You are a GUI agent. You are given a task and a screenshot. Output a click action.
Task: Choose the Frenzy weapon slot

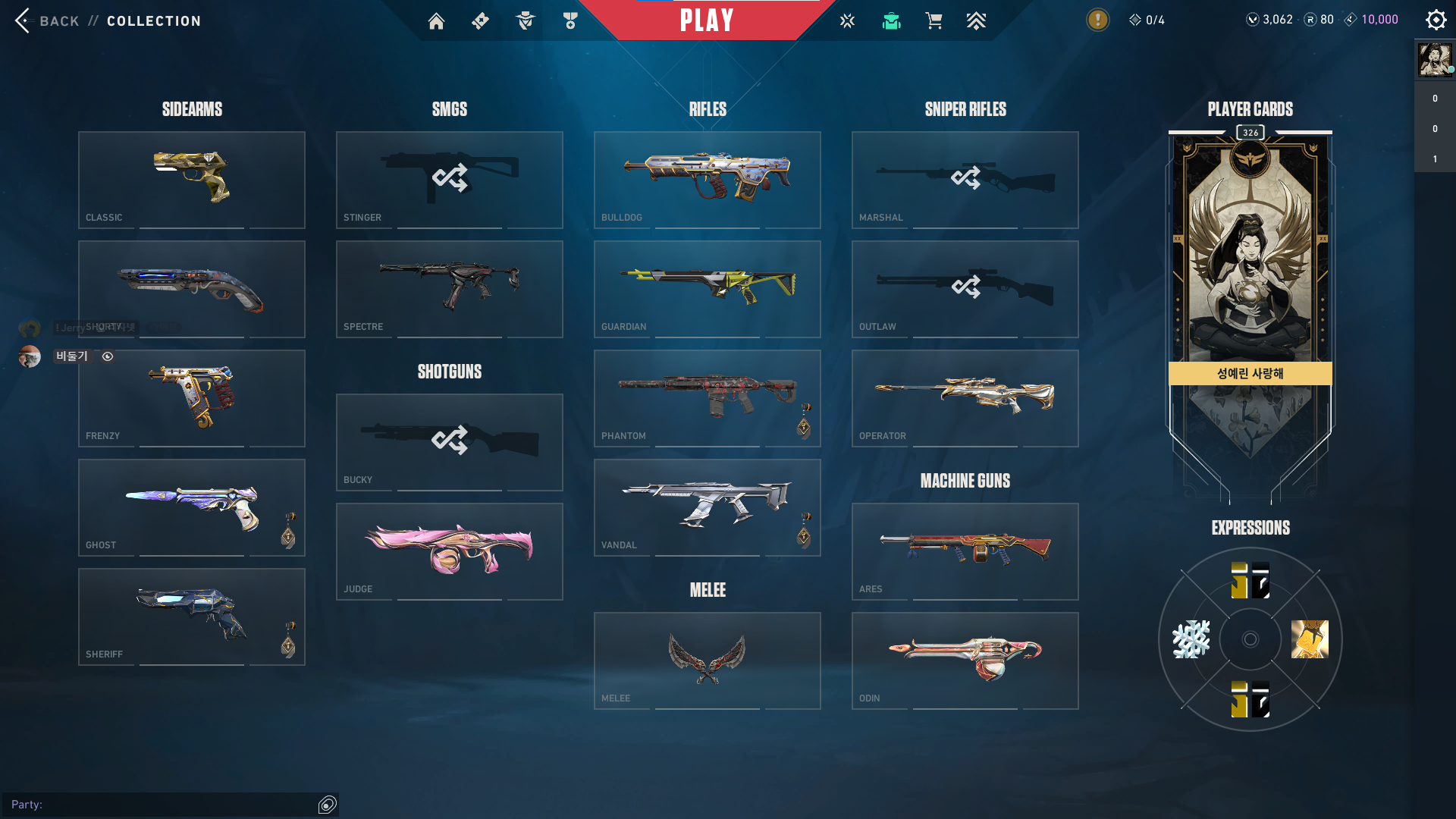192,398
